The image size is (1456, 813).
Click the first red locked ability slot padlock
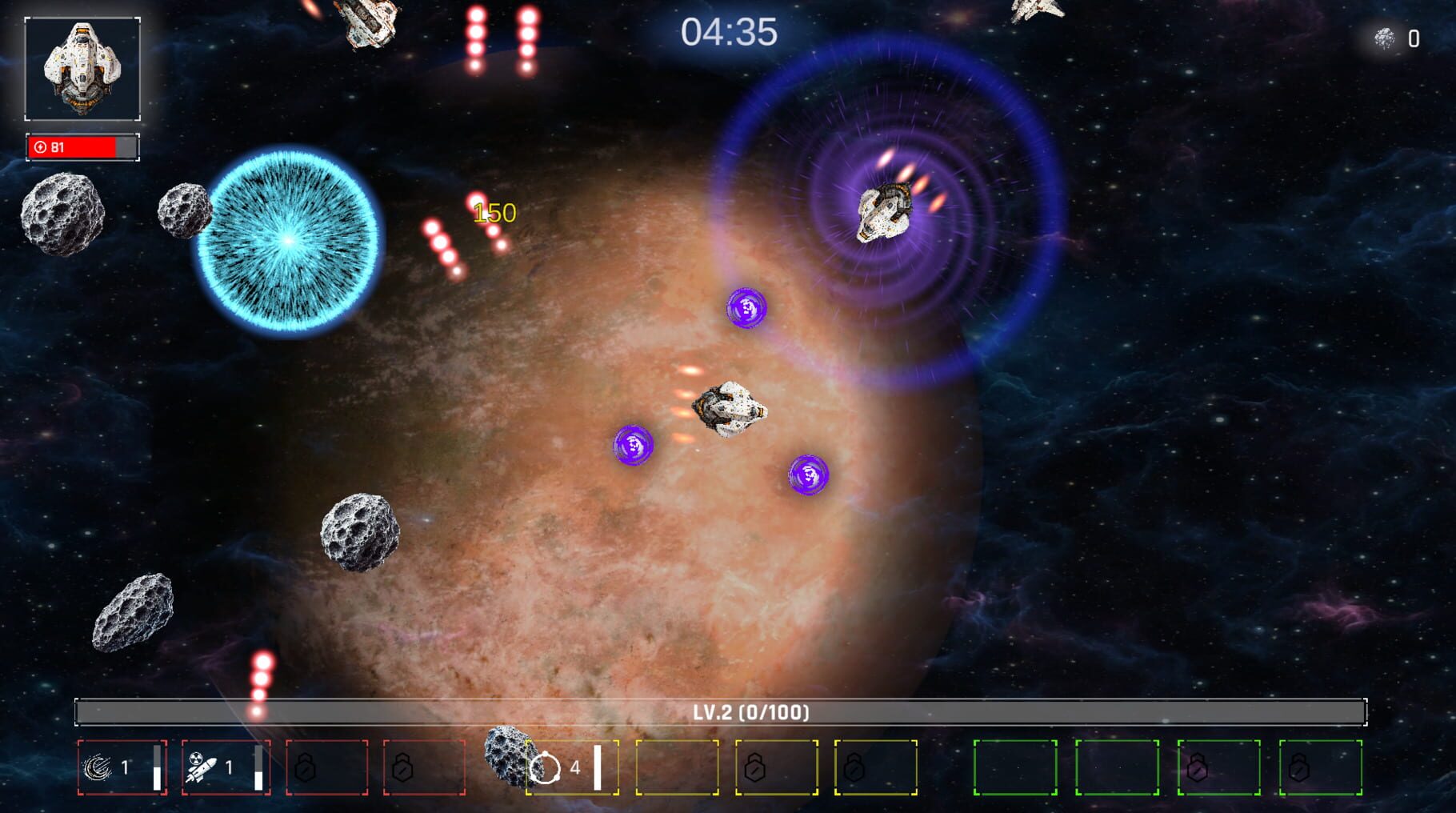click(x=306, y=768)
